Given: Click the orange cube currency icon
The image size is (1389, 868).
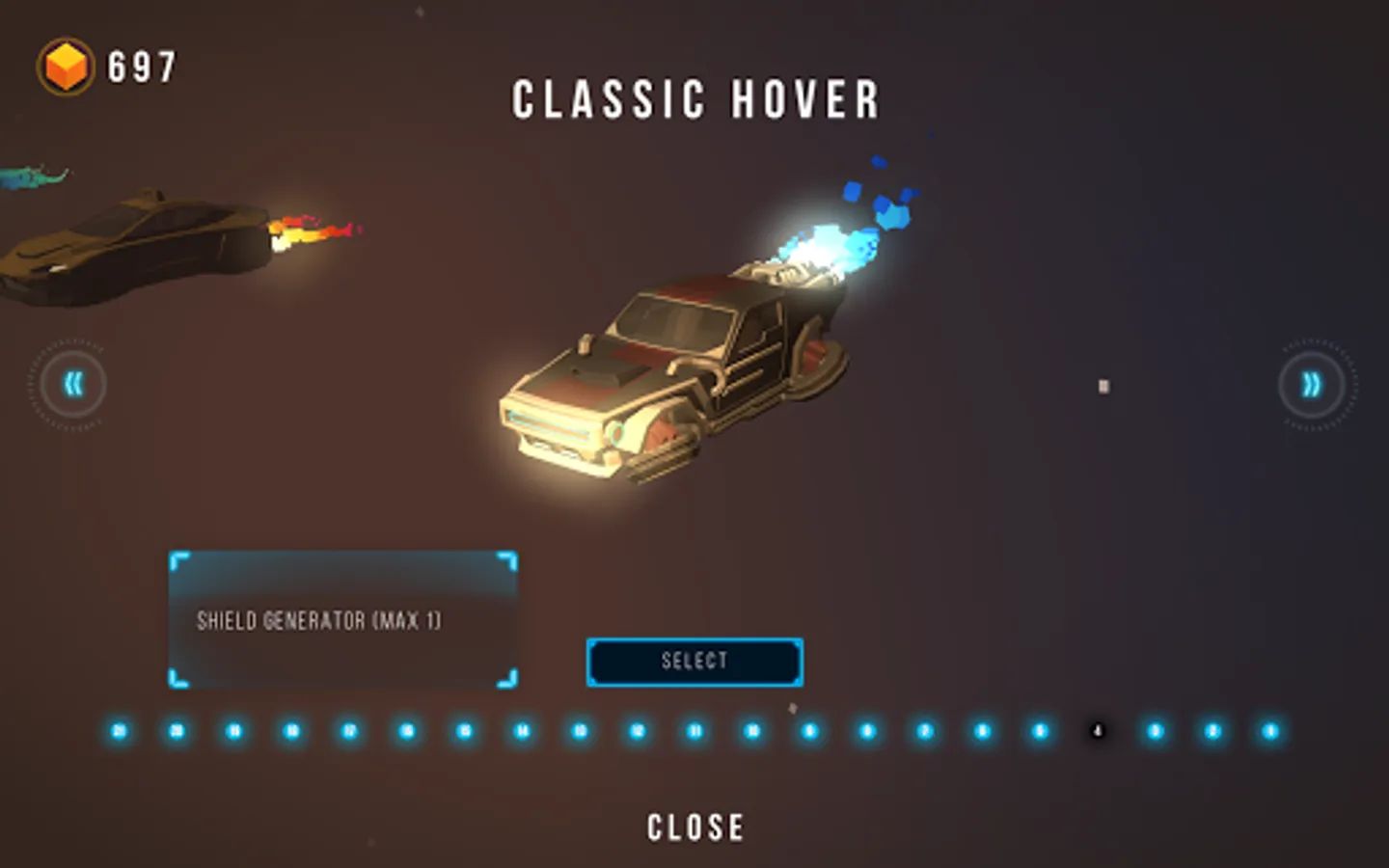Looking at the screenshot, I should (x=66, y=67).
